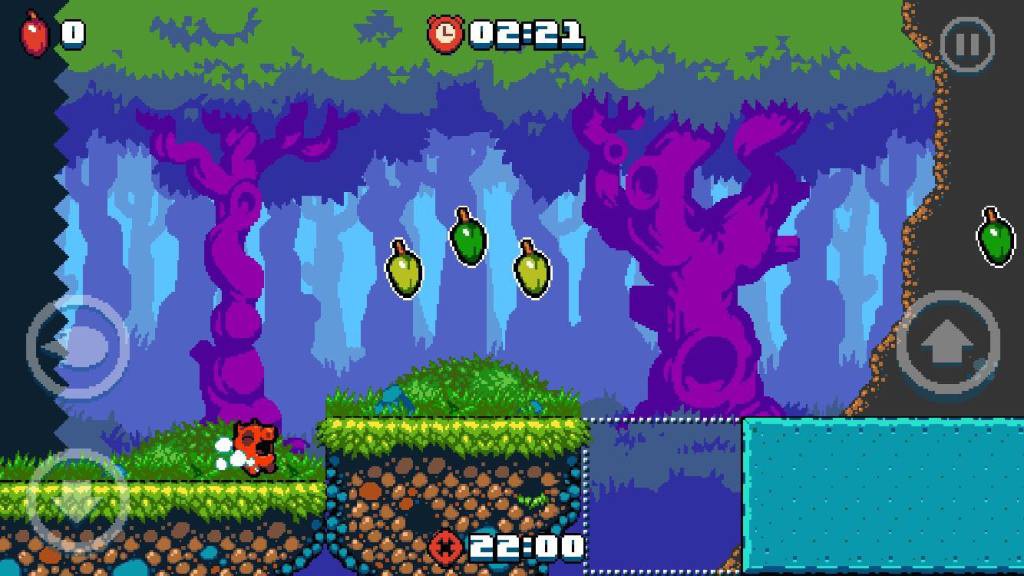Pause the game with the pause button

[966, 45]
